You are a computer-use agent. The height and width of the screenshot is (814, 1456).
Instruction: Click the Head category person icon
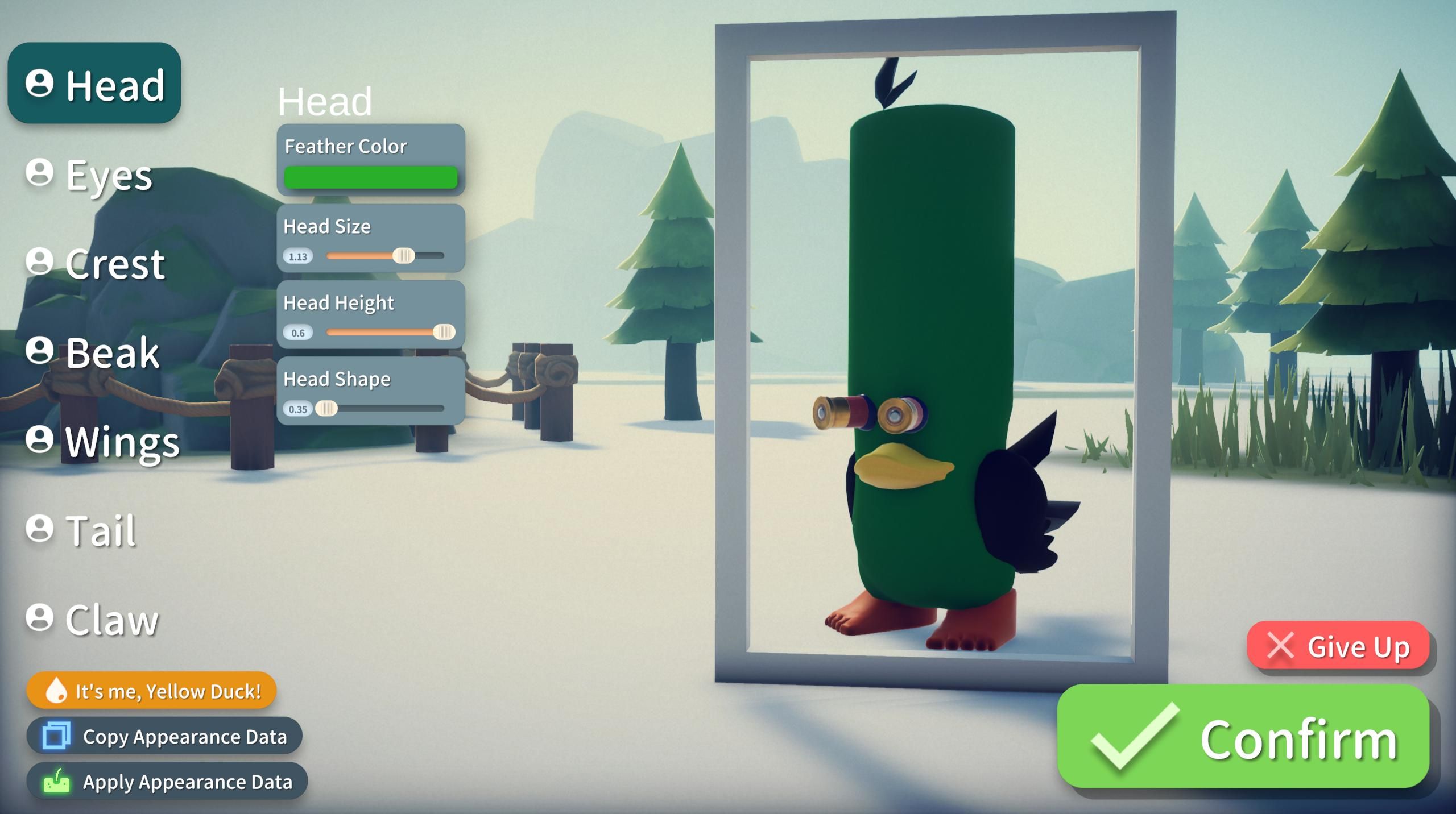(x=39, y=85)
